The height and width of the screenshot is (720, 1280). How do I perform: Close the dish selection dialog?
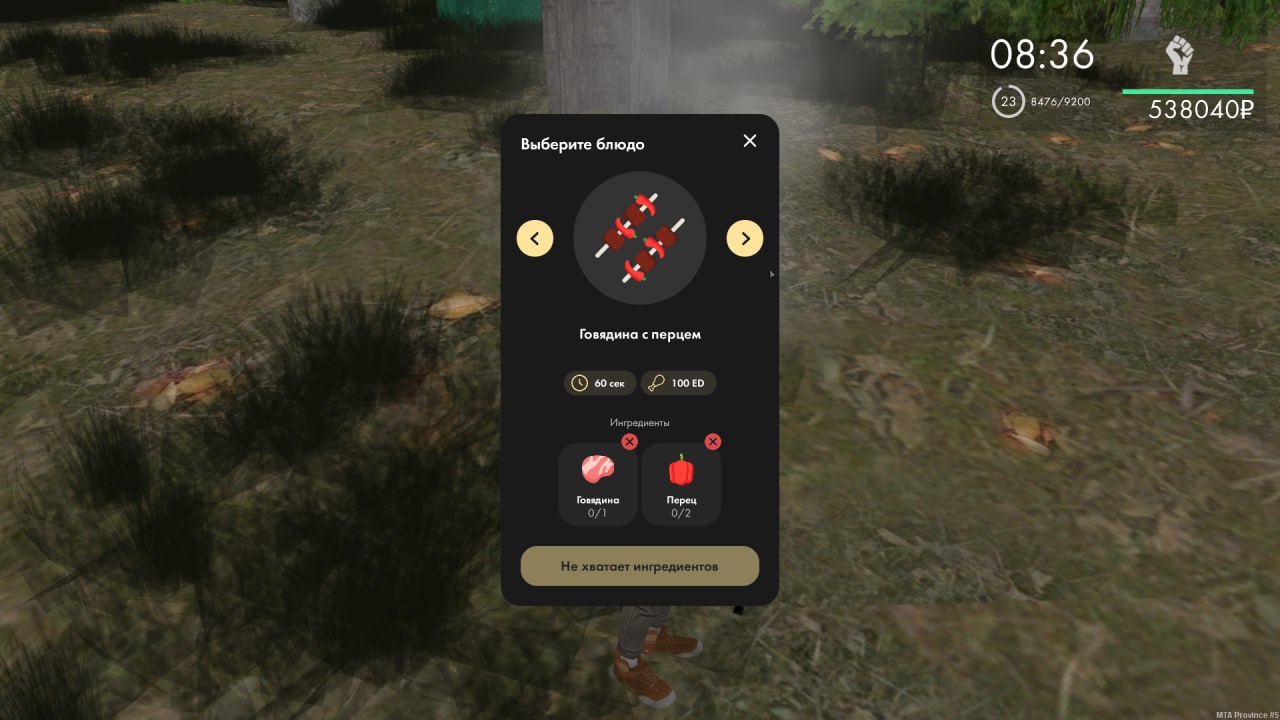(750, 141)
